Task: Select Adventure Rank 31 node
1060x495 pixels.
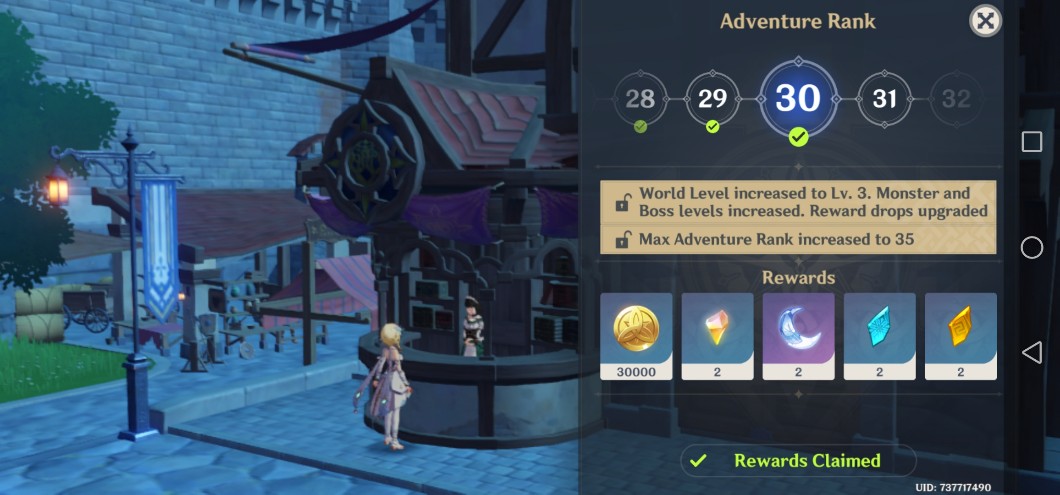Action: coord(884,98)
